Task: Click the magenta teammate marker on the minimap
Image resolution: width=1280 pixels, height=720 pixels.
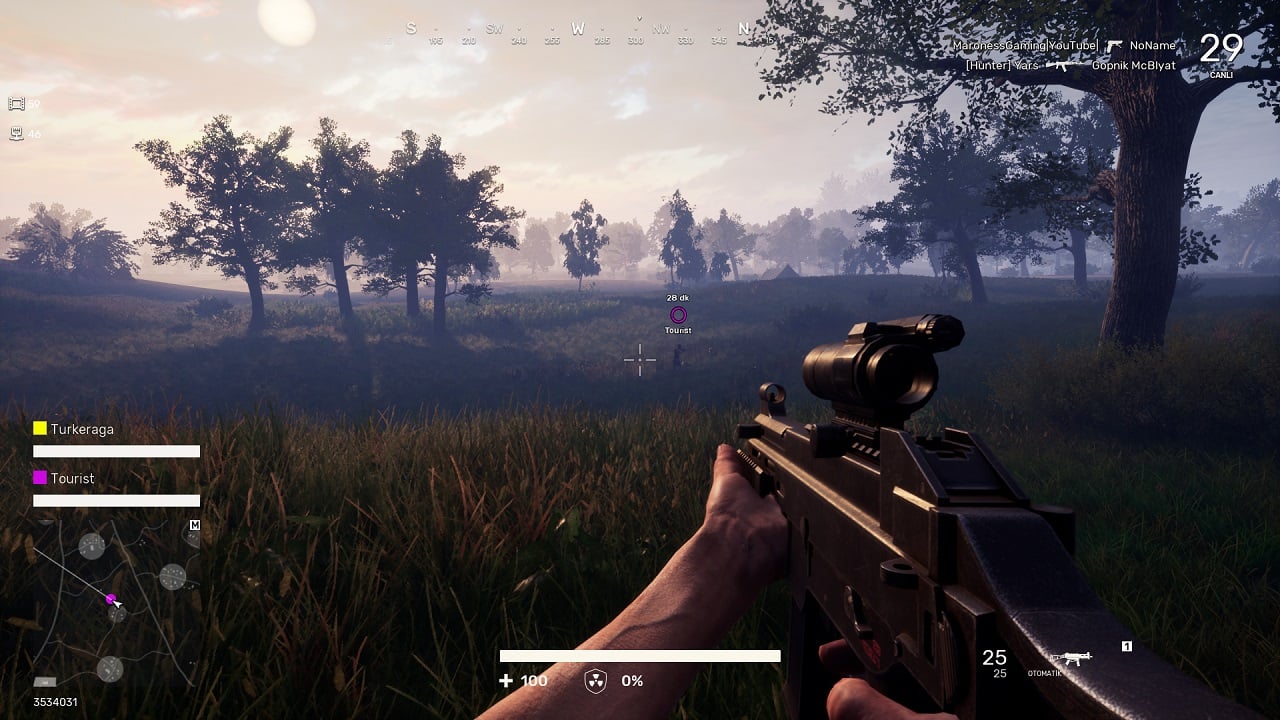Action: click(x=111, y=598)
